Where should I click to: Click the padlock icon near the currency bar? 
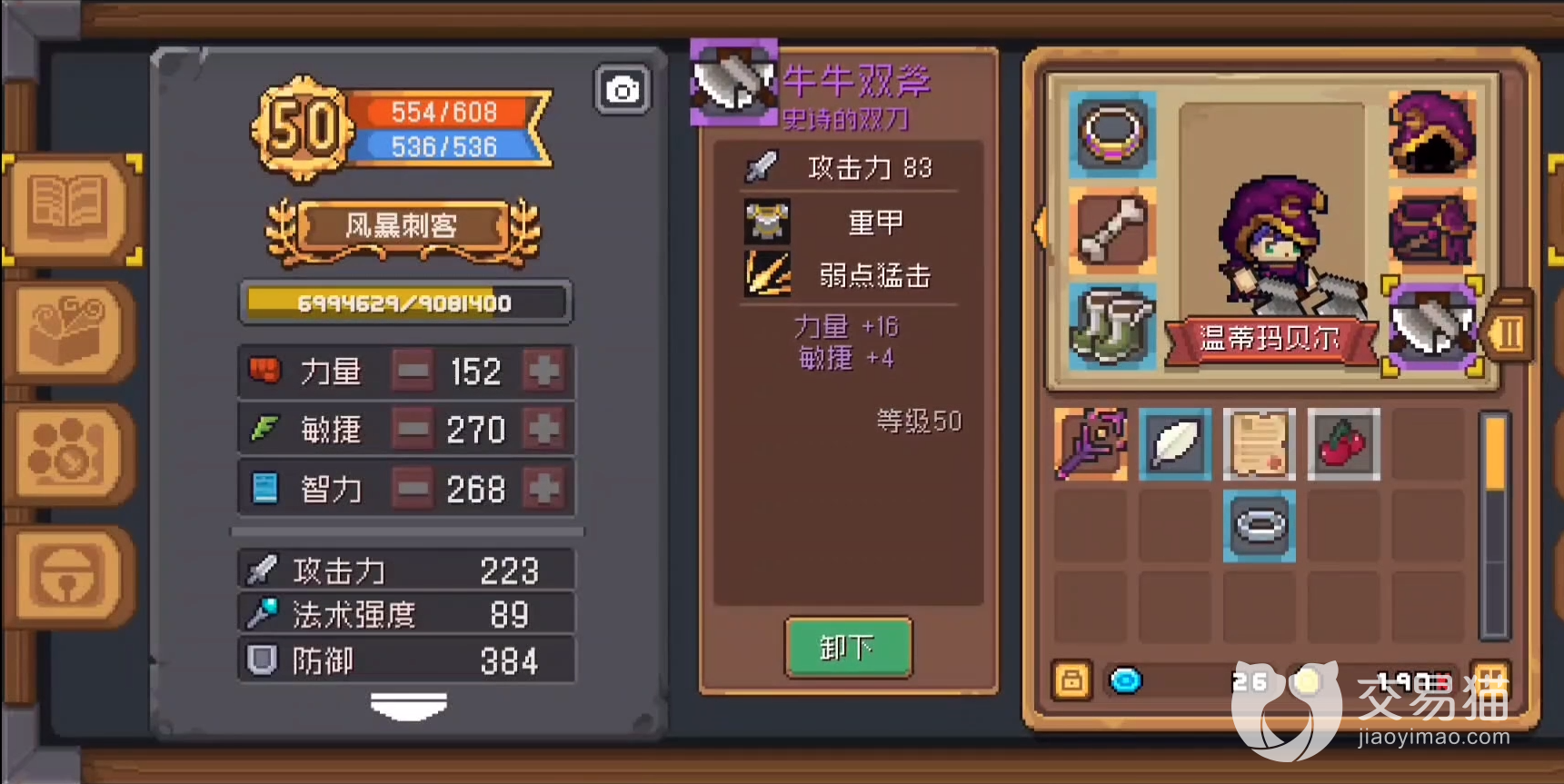pyautogui.click(x=1071, y=680)
